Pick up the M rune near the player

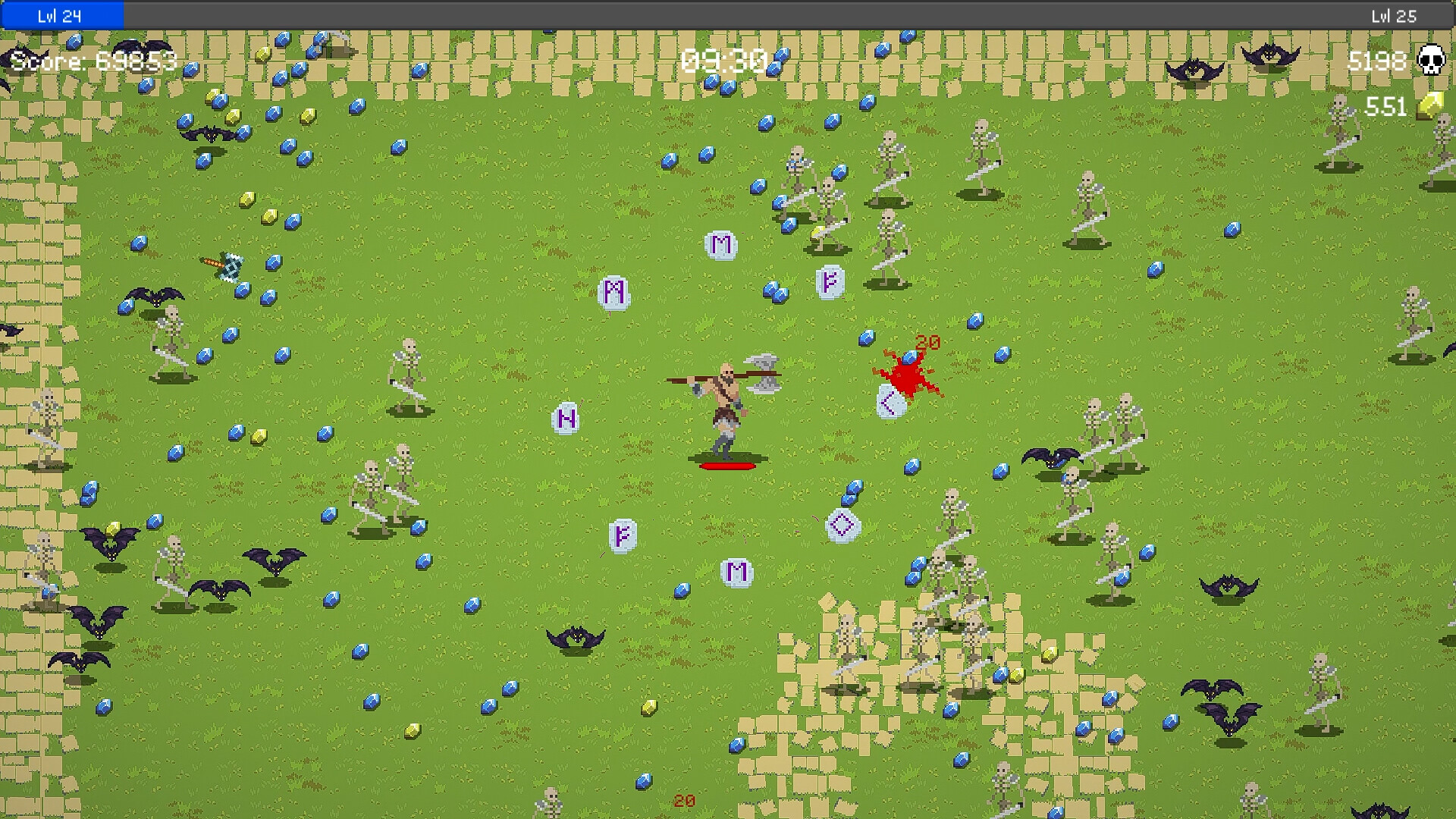click(x=721, y=244)
